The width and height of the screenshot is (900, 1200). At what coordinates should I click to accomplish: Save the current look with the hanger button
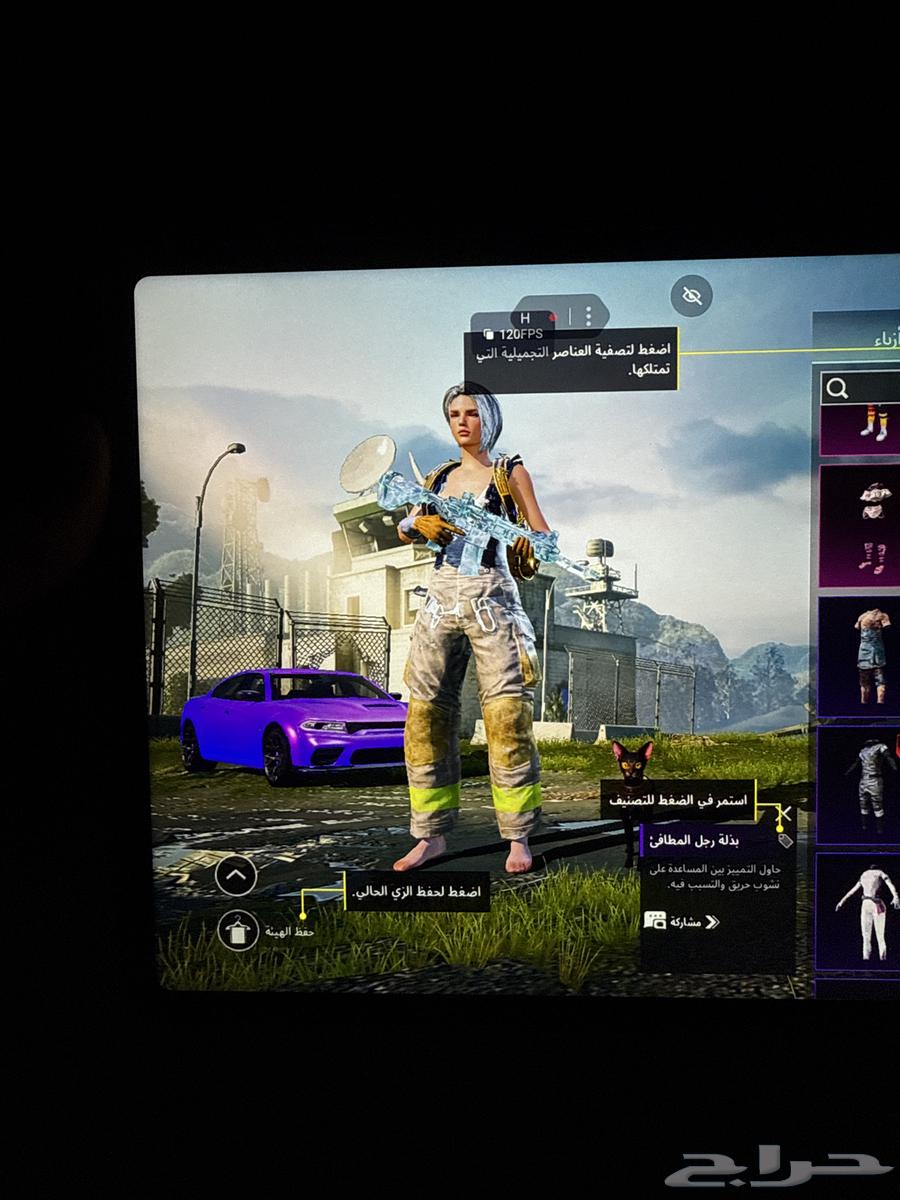click(x=238, y=931)
